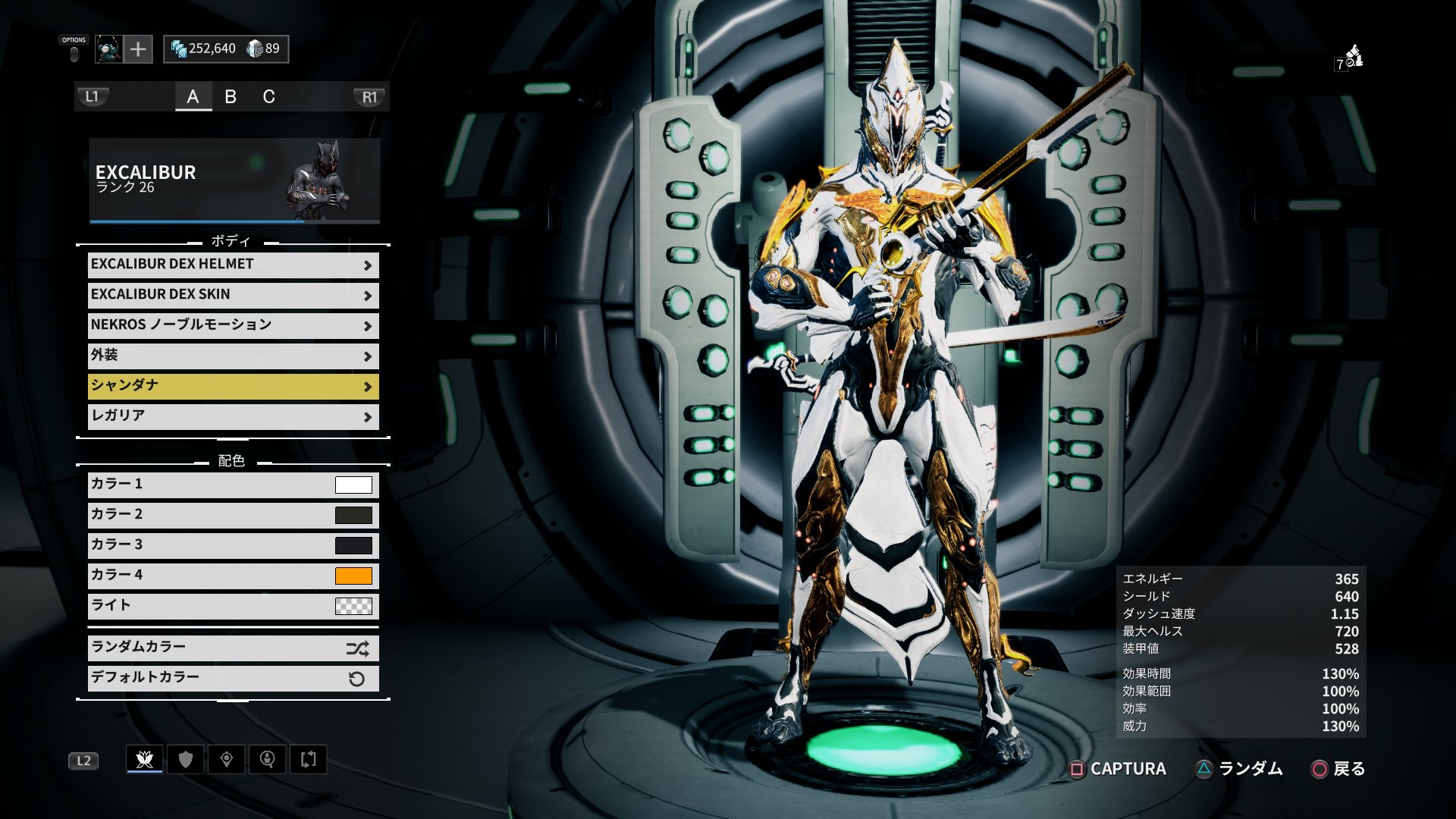The image size is (1456, 819).
Task: Switch to loadout config B
Action: pyautogui.click(x=231, y=96)
